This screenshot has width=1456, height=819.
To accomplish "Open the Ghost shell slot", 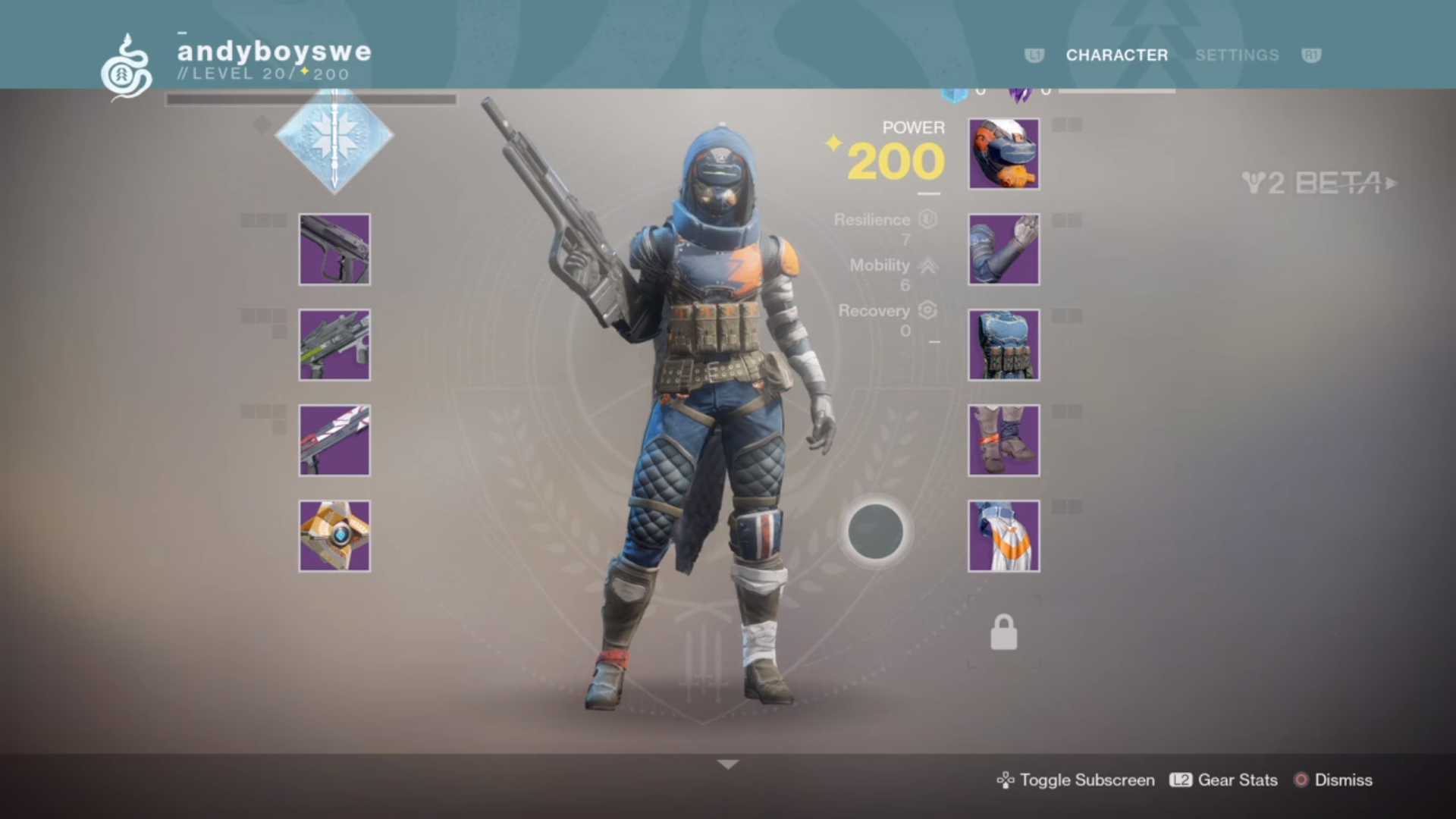I will 334,535.
